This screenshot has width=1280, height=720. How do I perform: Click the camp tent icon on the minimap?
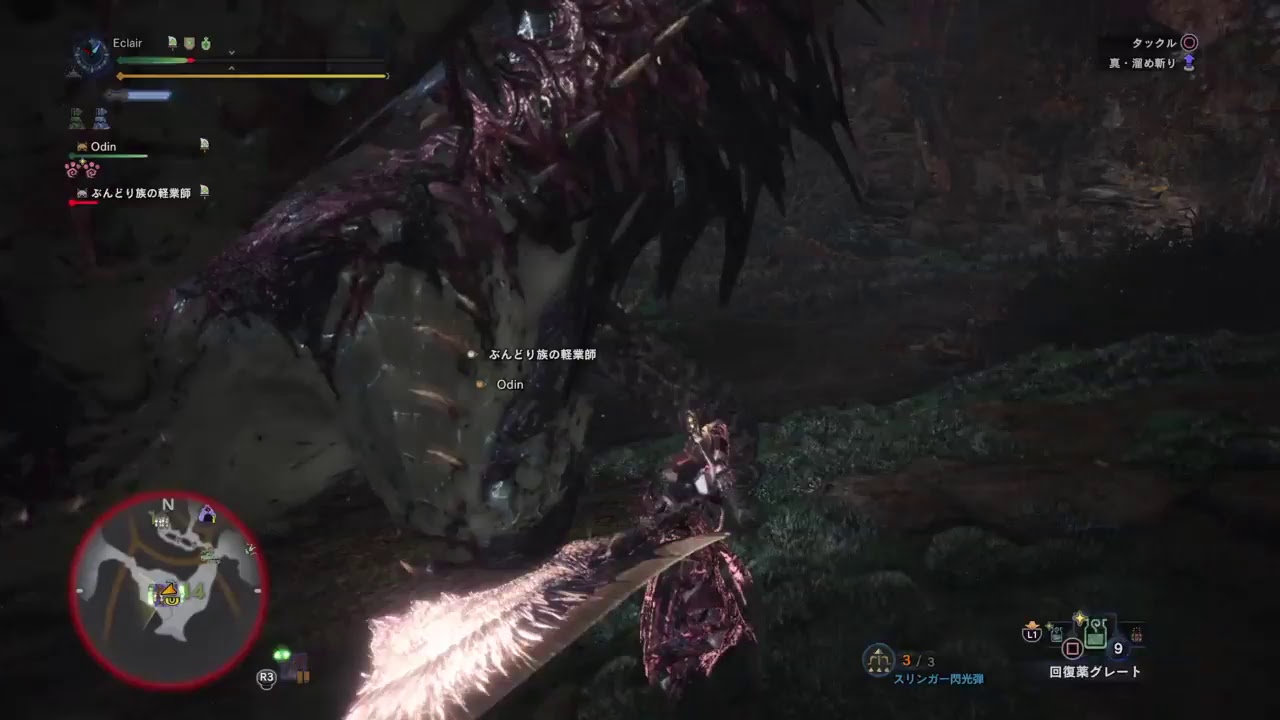[x=207, y=515]
